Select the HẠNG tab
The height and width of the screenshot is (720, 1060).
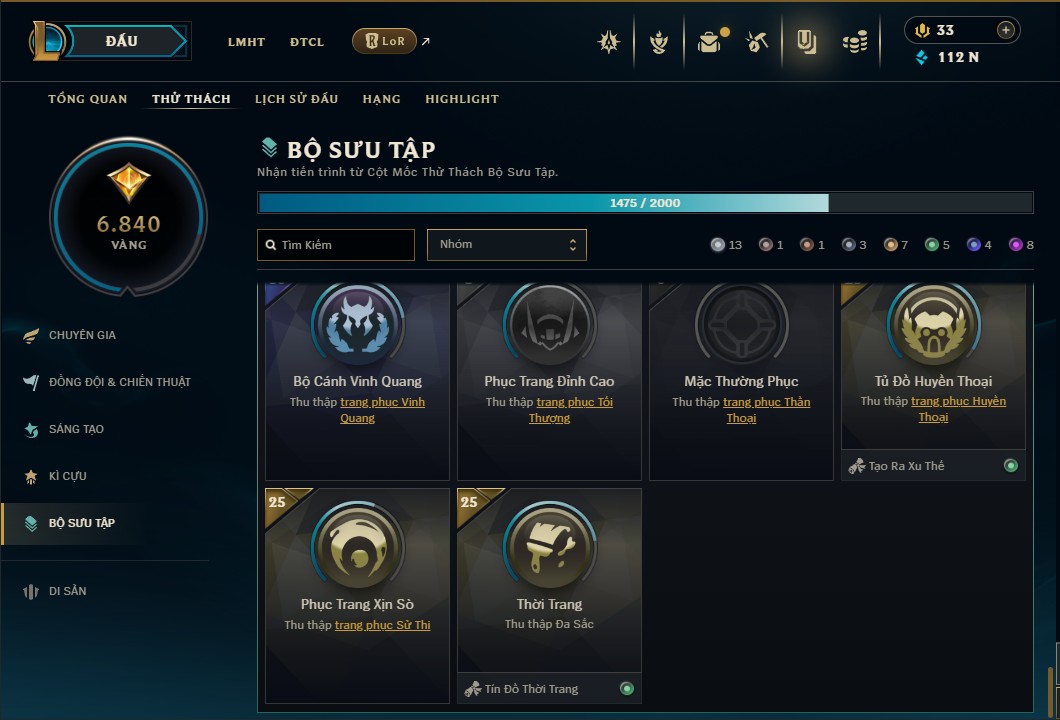point(382,99)
